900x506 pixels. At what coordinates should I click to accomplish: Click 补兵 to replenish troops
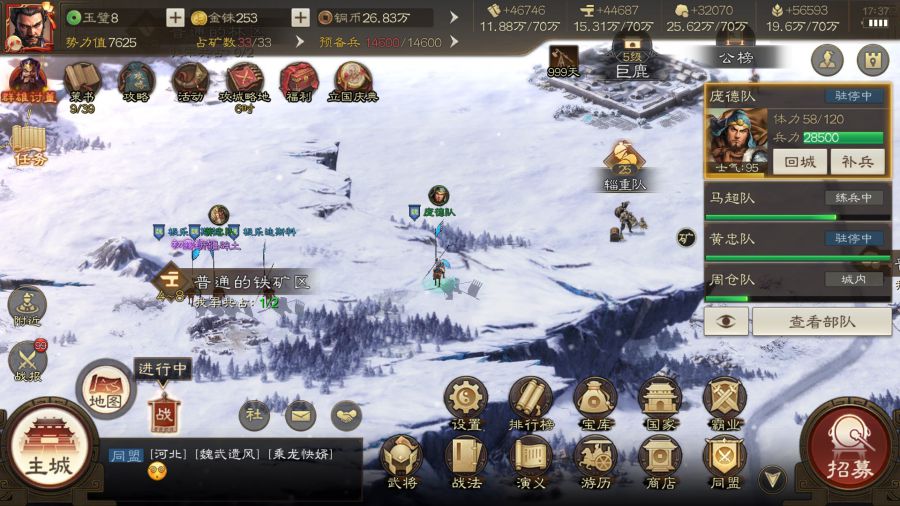tap(857, 162)
